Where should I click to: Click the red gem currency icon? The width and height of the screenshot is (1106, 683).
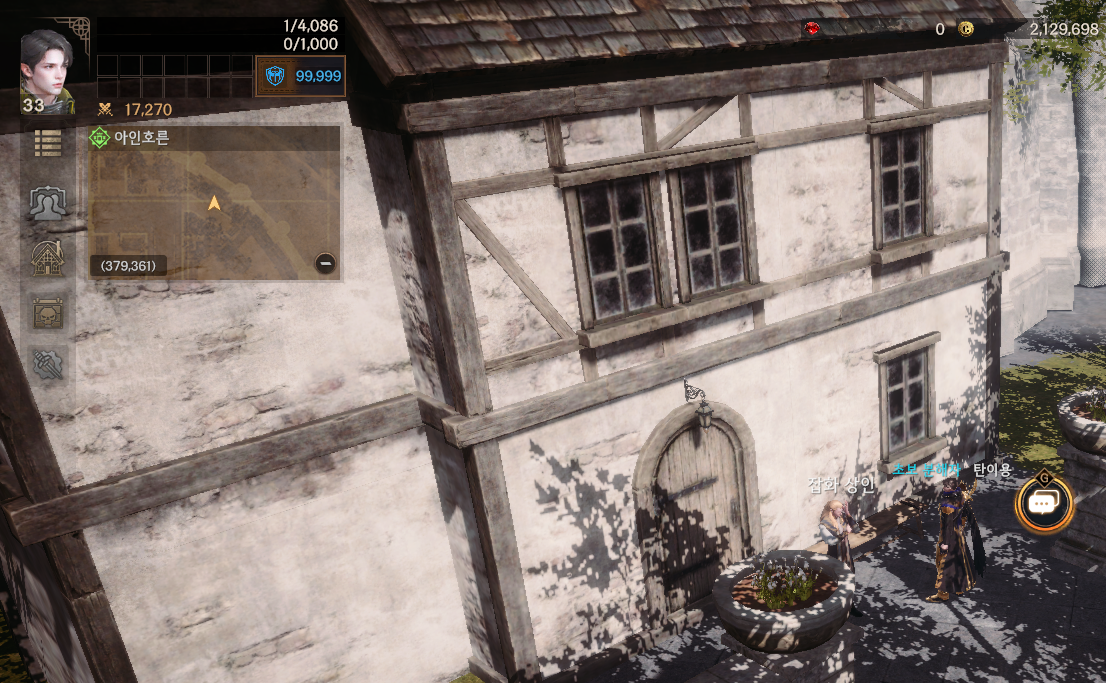click(x=810, y=29)
